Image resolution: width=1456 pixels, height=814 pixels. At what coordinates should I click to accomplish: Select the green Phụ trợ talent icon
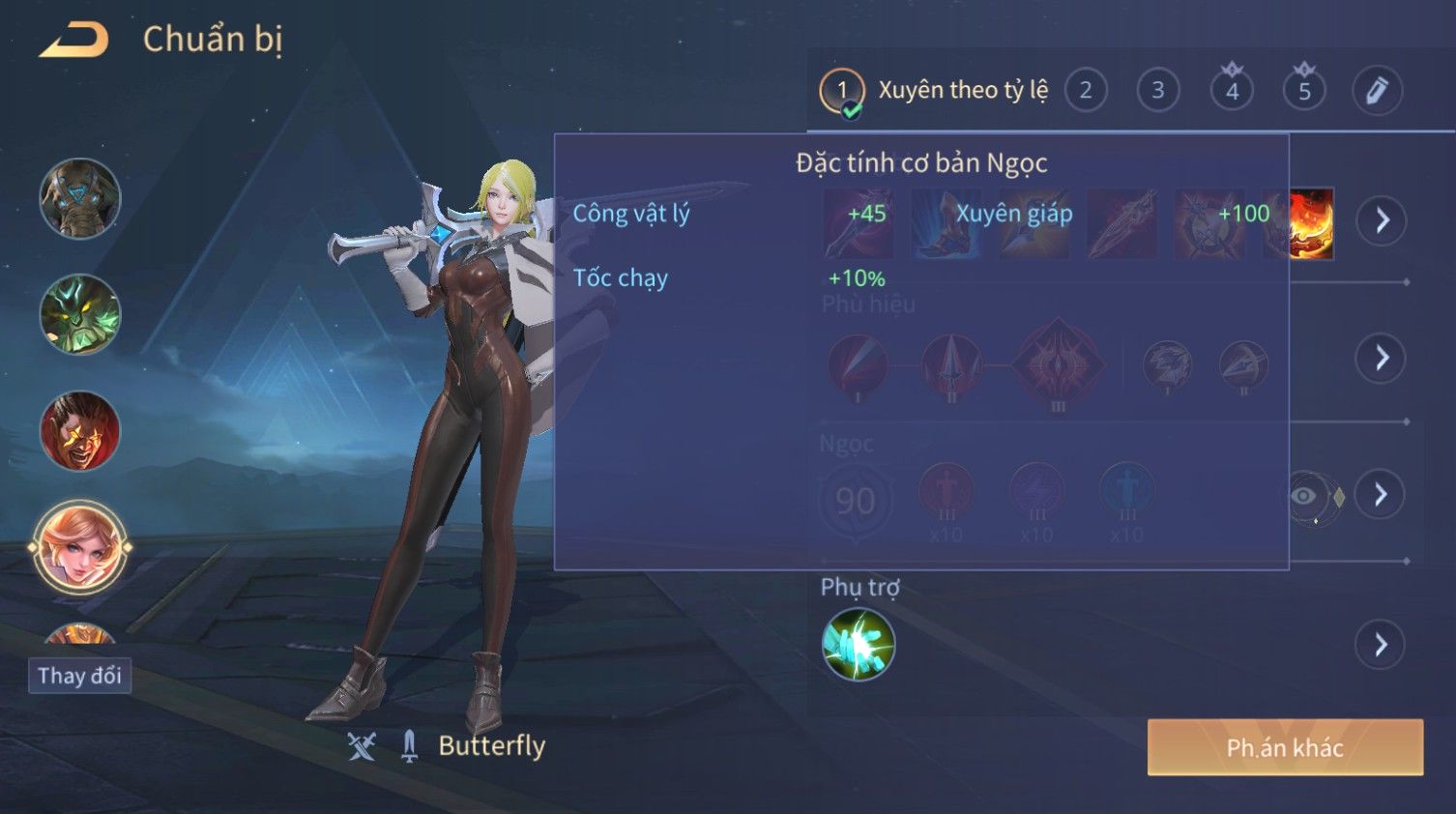858,645
